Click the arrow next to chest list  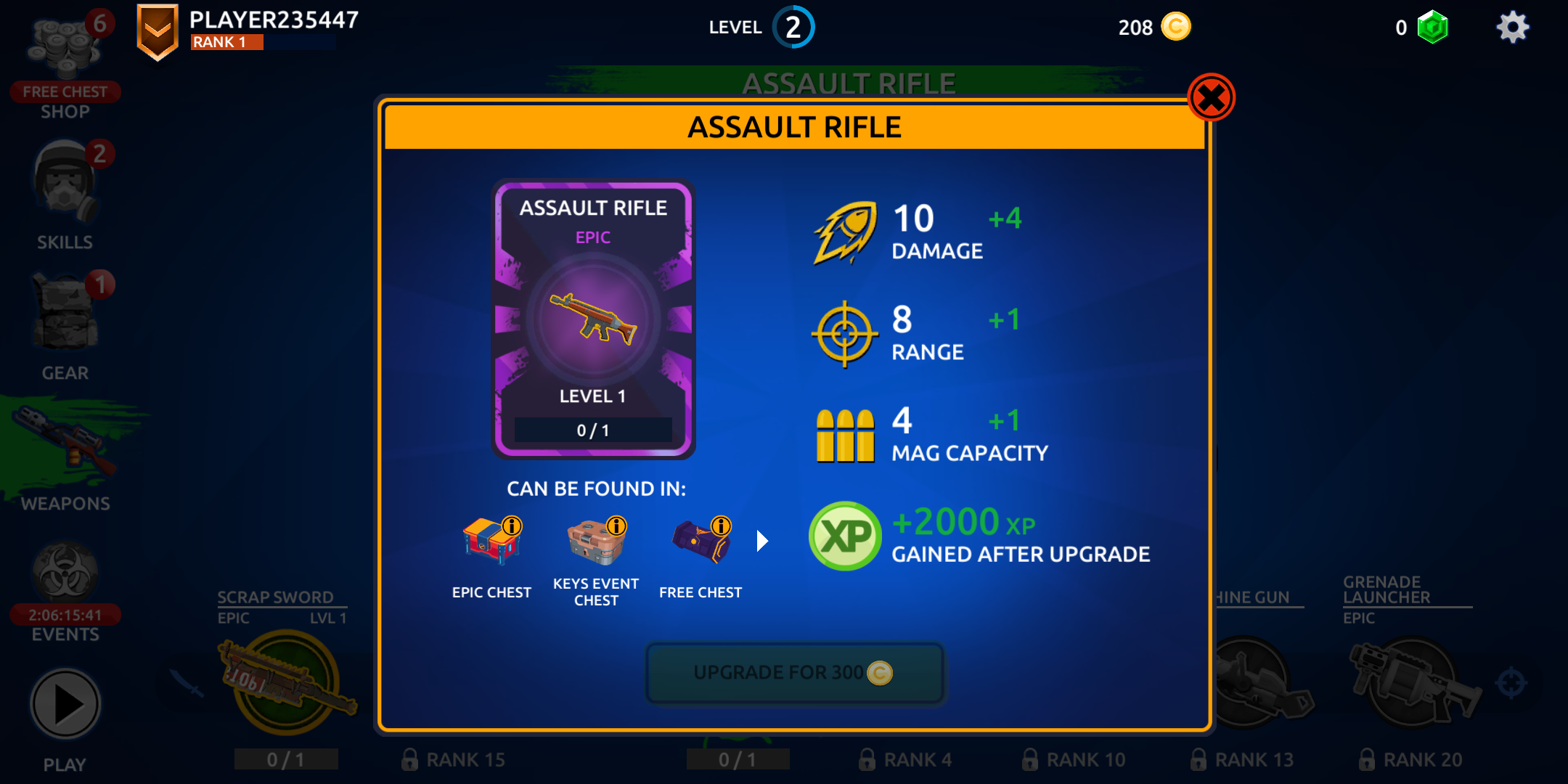point(761,541)
